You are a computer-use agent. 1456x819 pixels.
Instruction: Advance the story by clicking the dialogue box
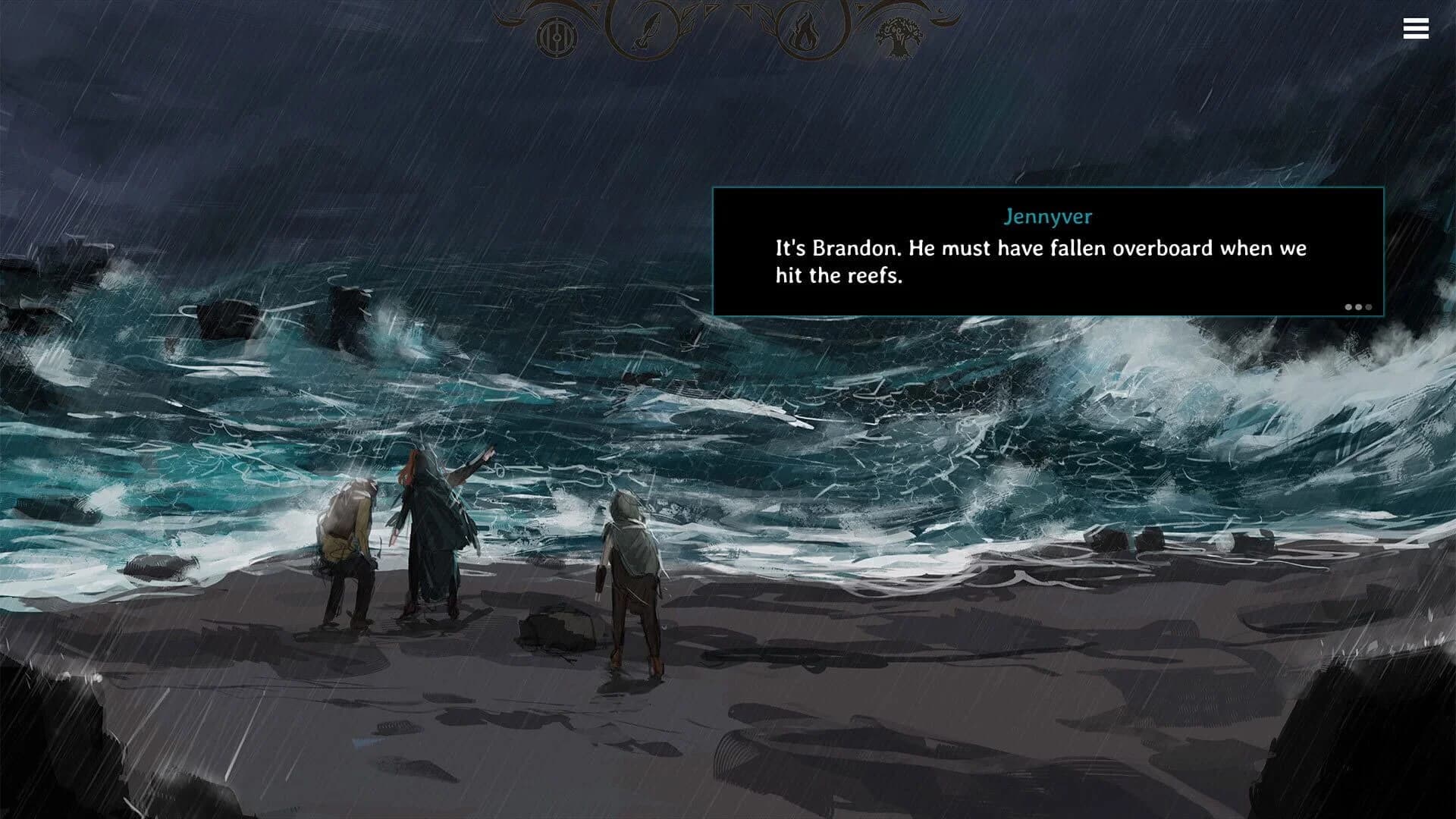[1046, 250]
